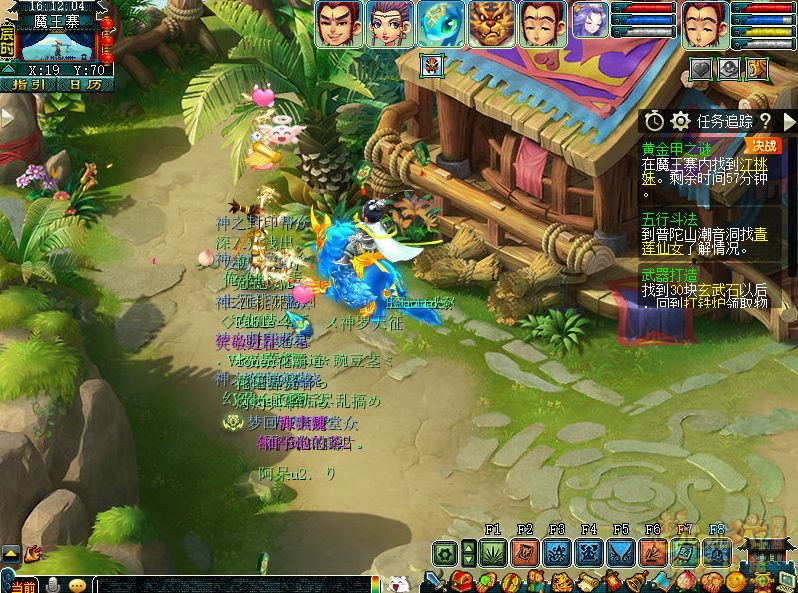Open the task tracker help question mark
Image resolution: width=798 pixels, height=593 pixels.
point(765,121)
